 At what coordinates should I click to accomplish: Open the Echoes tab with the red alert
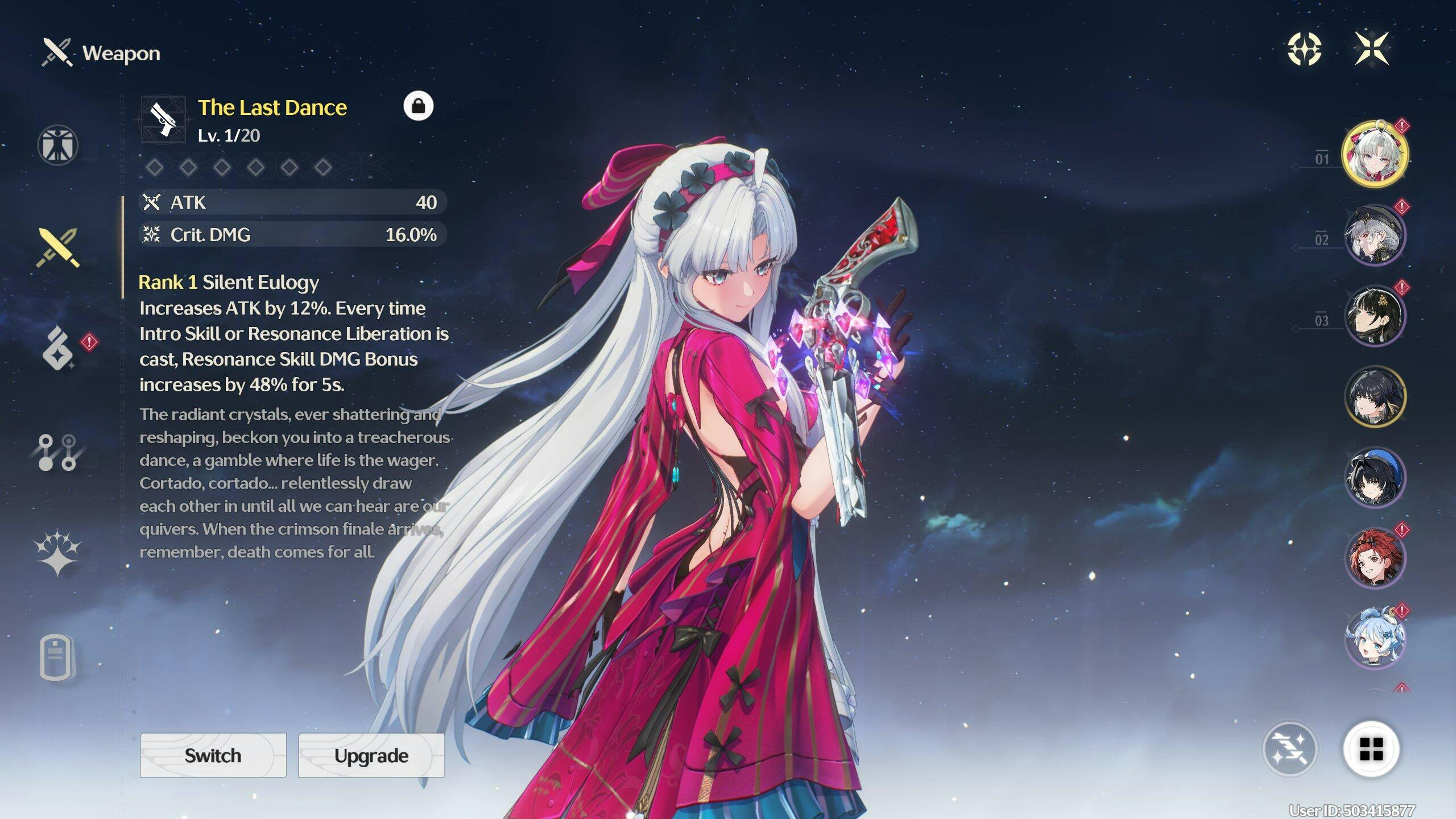coord(58,348)
